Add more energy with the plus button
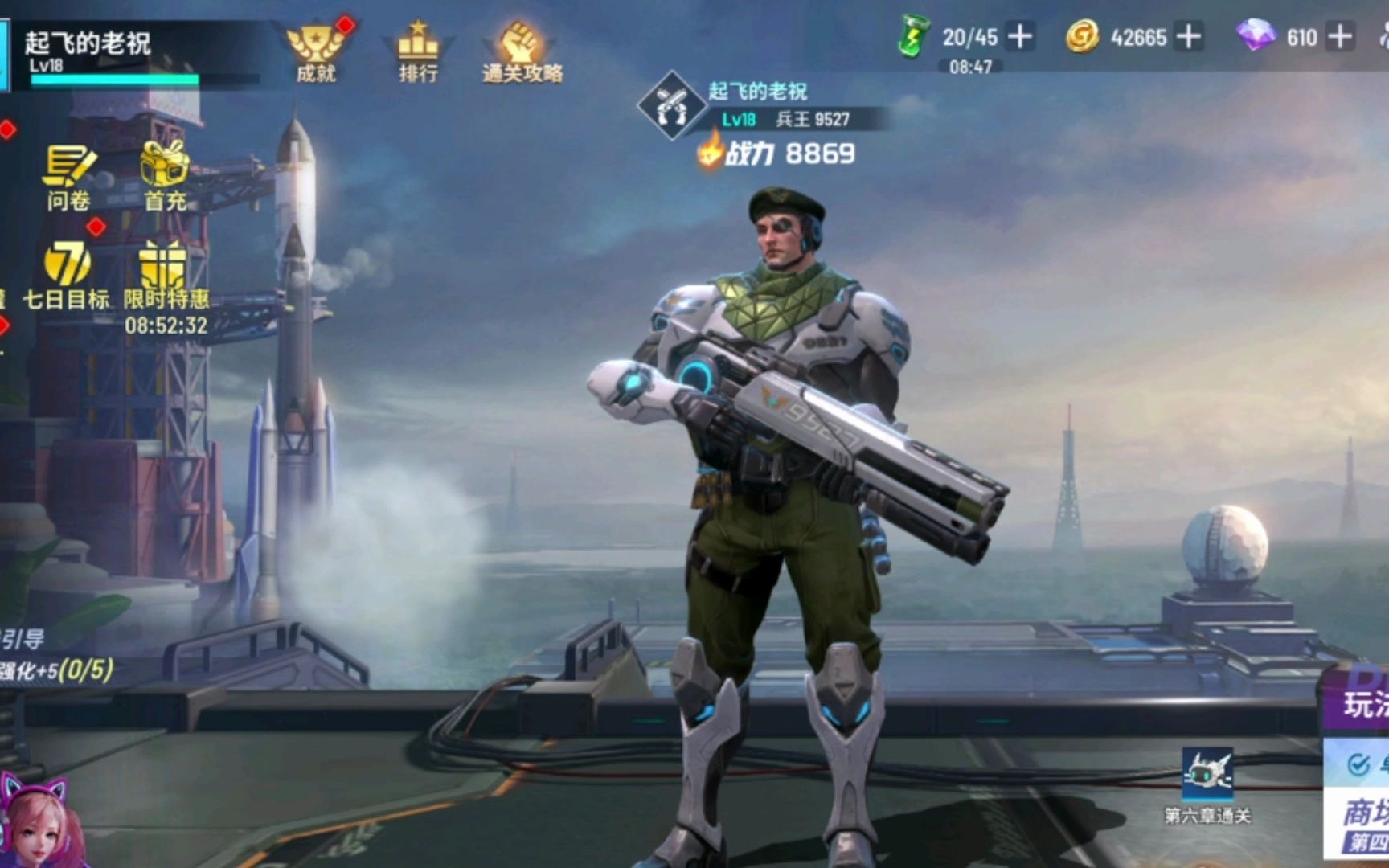The height and width of the screenshot is (868, 1389). (x=1020, y=37)
